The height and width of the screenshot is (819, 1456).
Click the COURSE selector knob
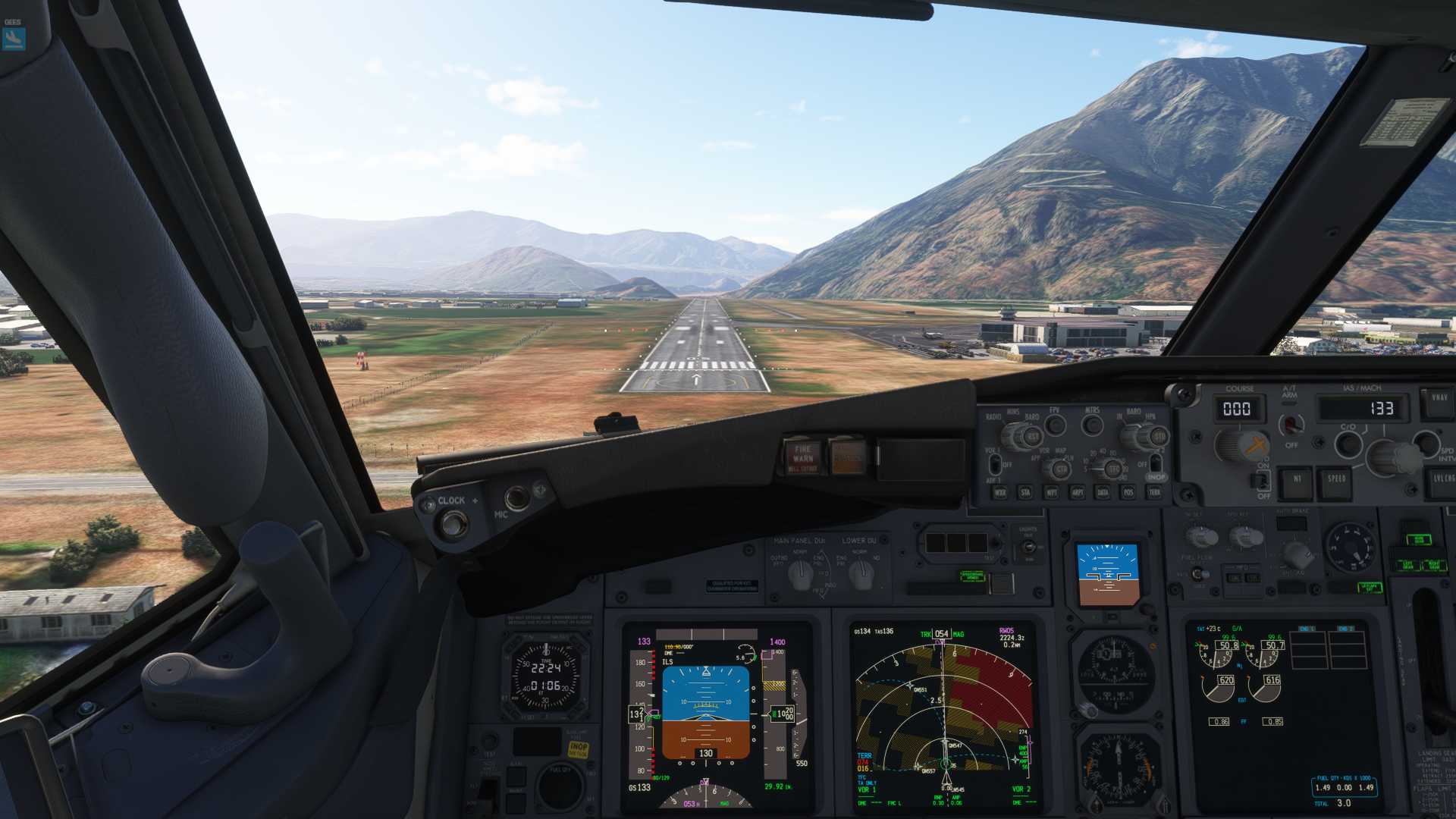coord(1241,446)
